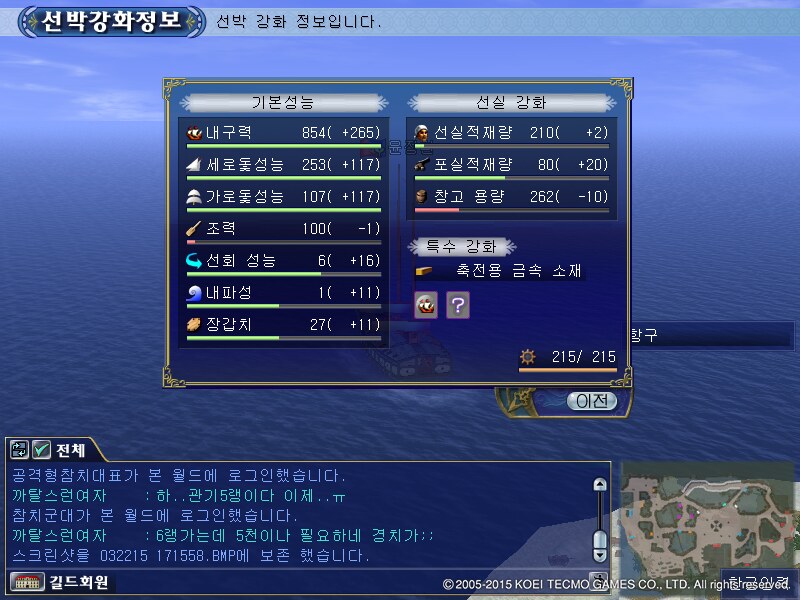Screen dimensions: 800x600
Task: Open the 길드회원 chat channel selector
Action: coord(60,581)
